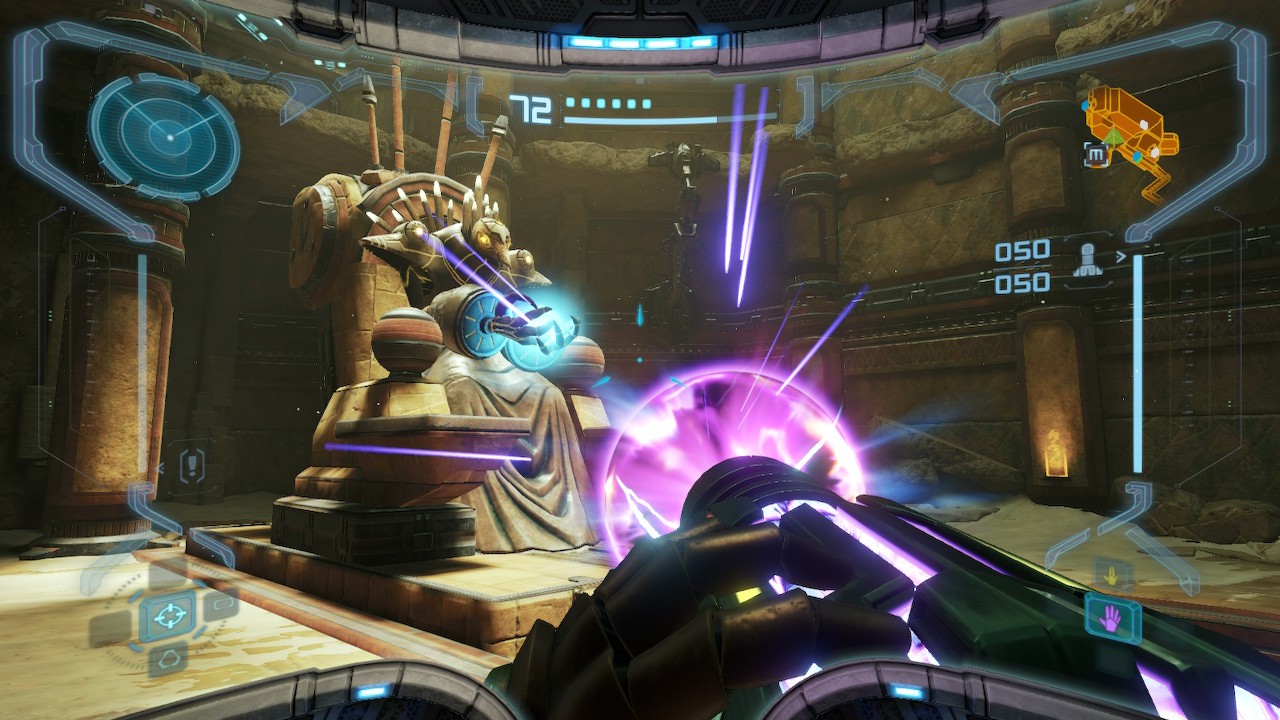
Task: Click the circular enemy radar
Action: pyautogui.click(x=165, y=134)
